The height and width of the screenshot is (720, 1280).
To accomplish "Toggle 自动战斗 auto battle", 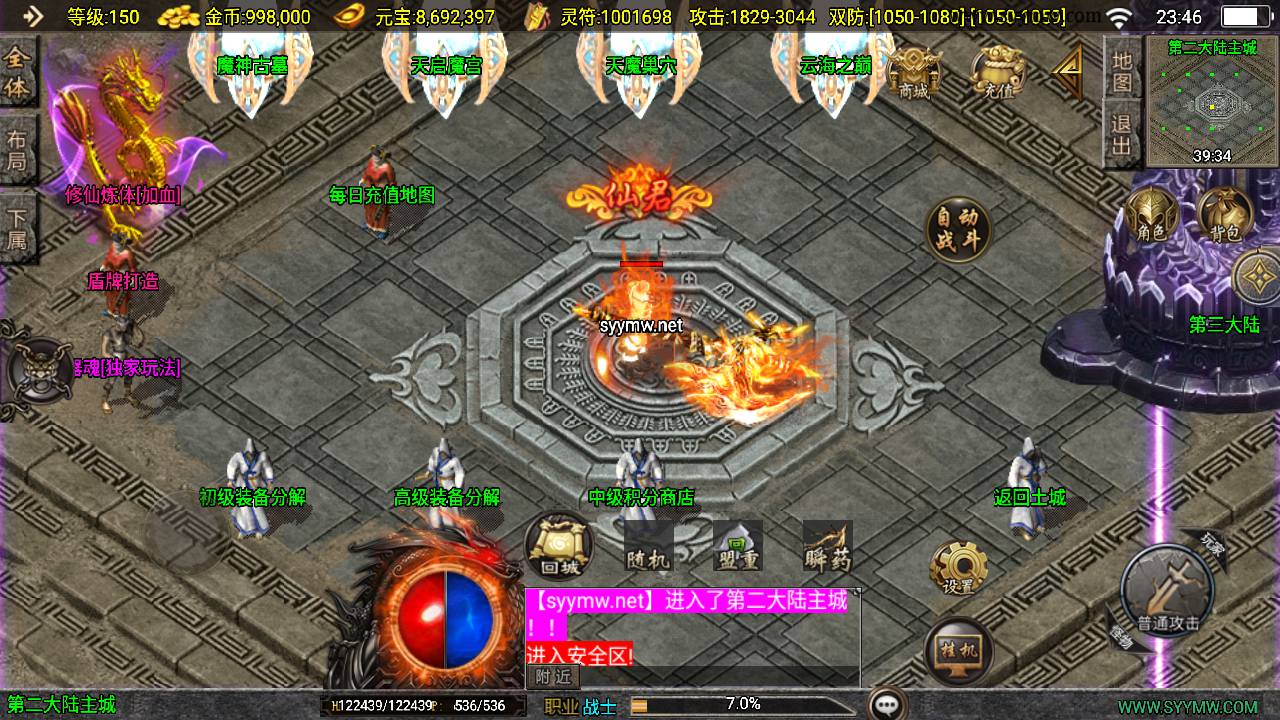I will pos(958,230).
